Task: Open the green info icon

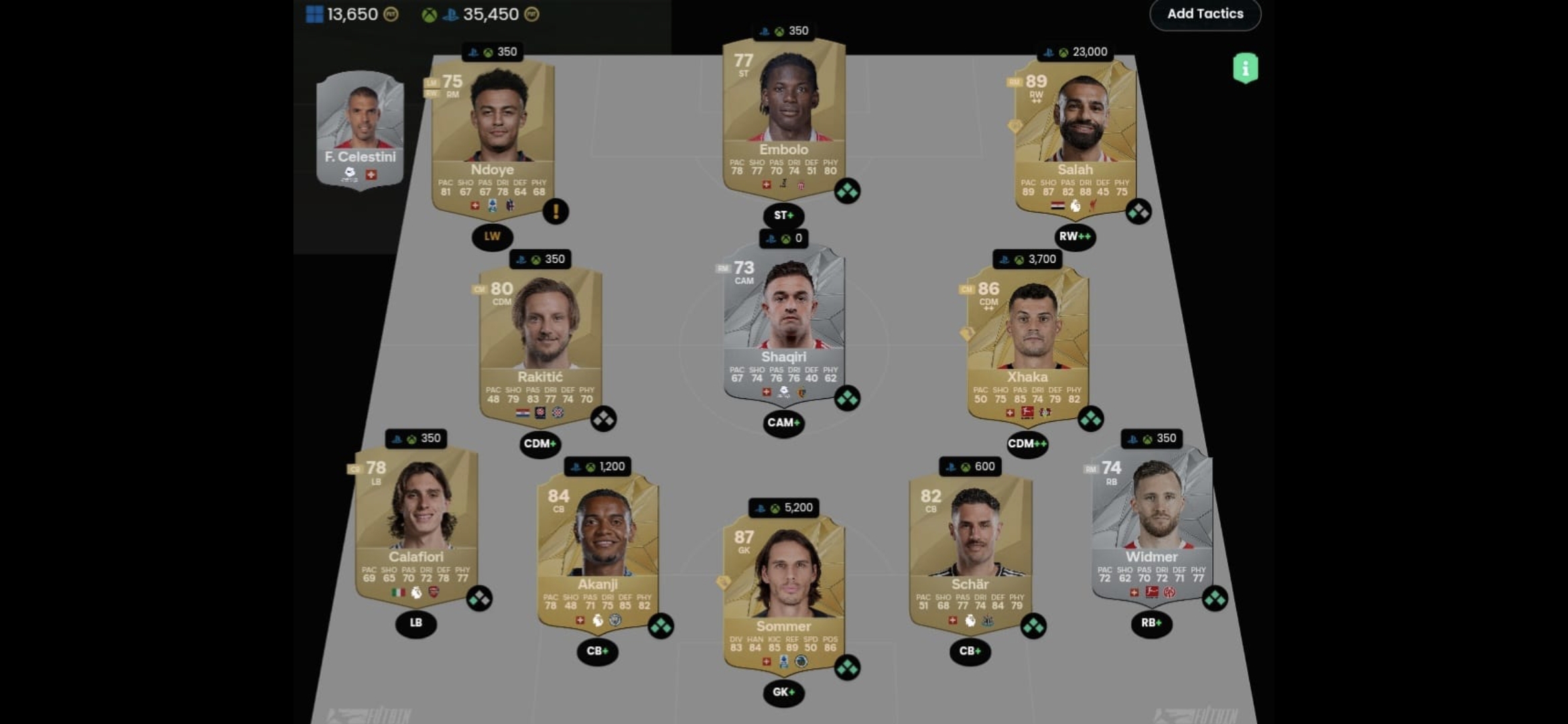Action: pyautogui.click(x=1245, y=68)
